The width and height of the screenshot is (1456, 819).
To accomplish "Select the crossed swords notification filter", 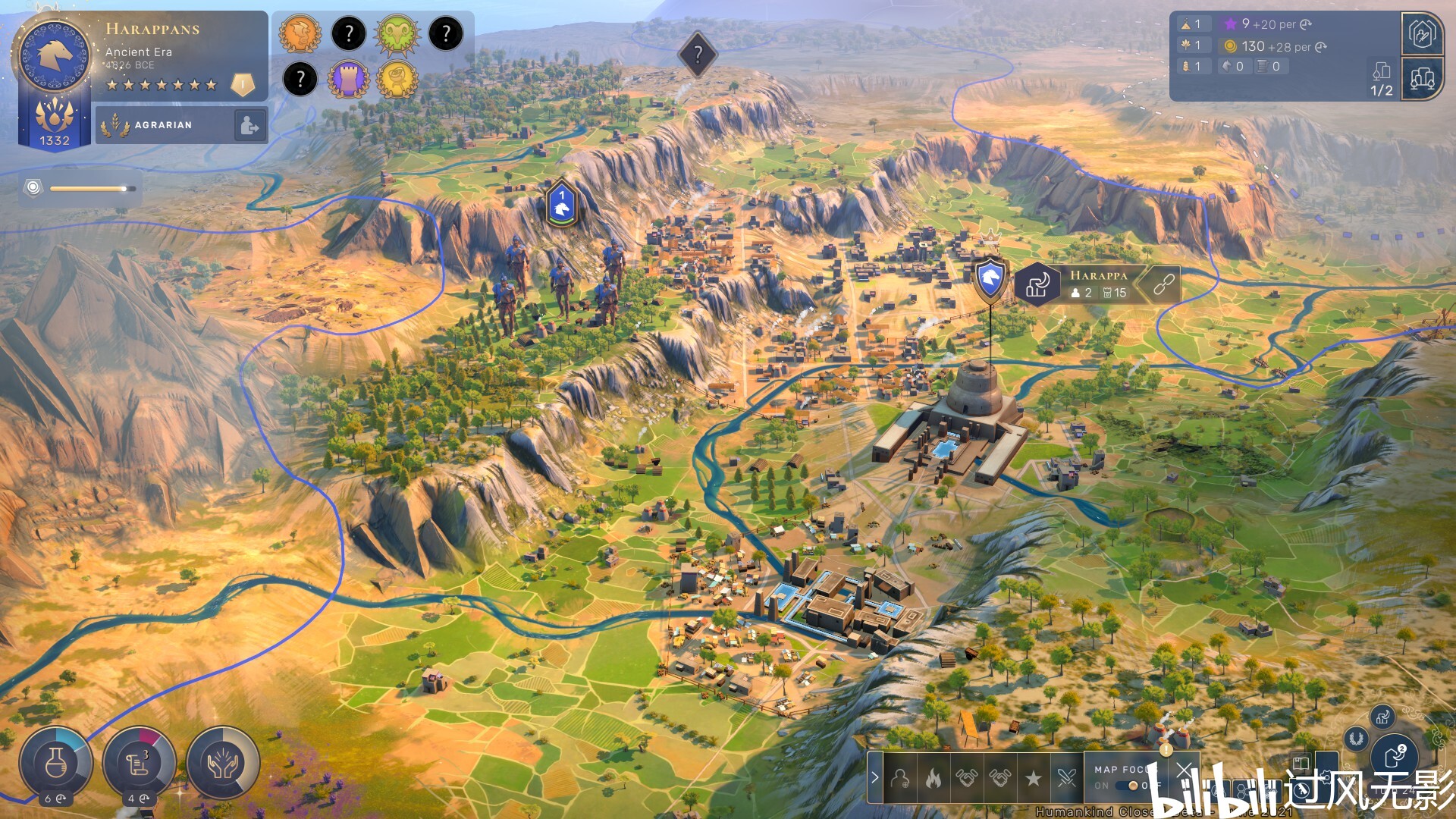I will [1066, 778].
